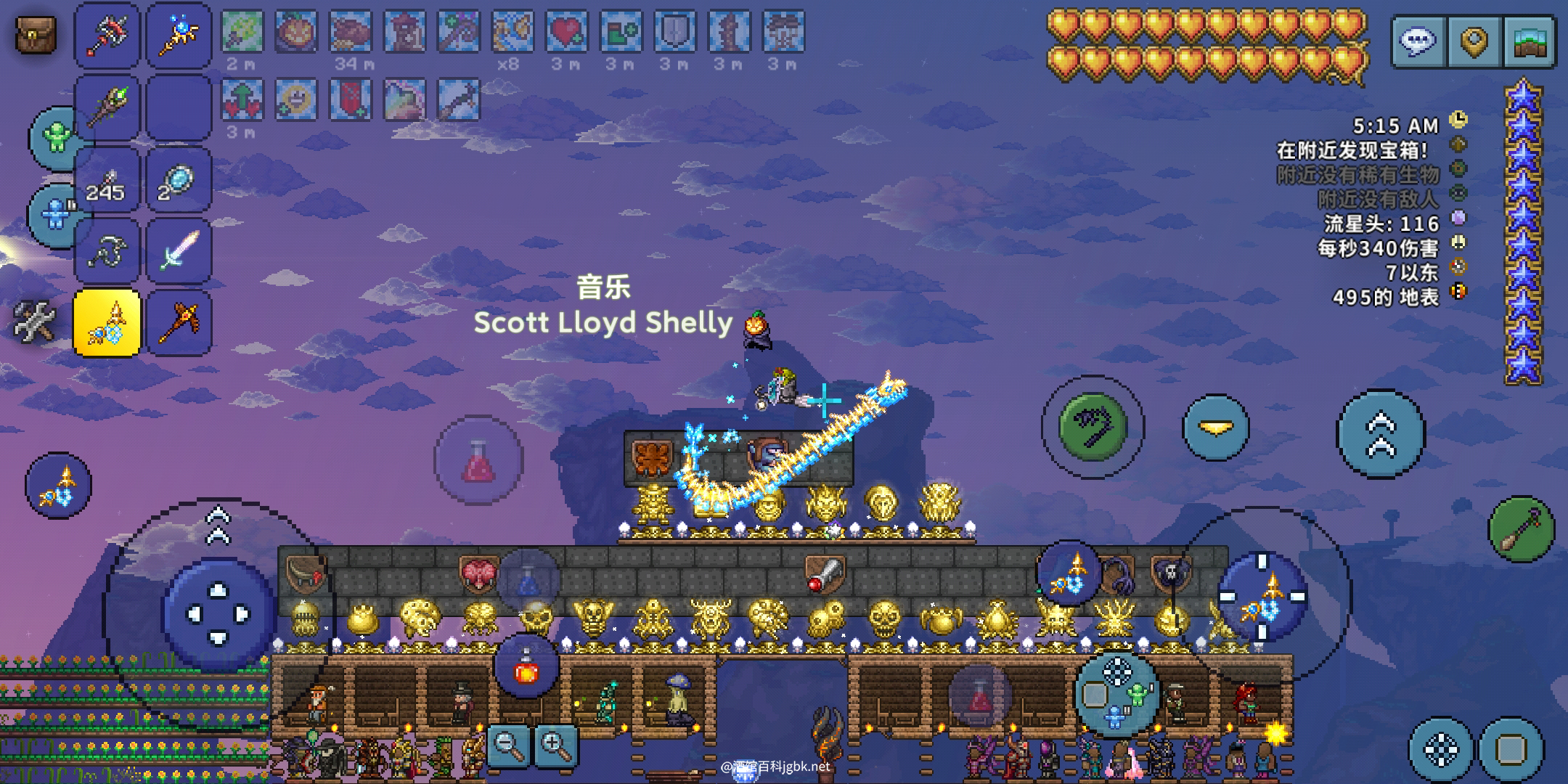Select the magic mirror hotbar slot
Image resolution: width=1568 pixels, height=784 pixels.
coord(179,179)
